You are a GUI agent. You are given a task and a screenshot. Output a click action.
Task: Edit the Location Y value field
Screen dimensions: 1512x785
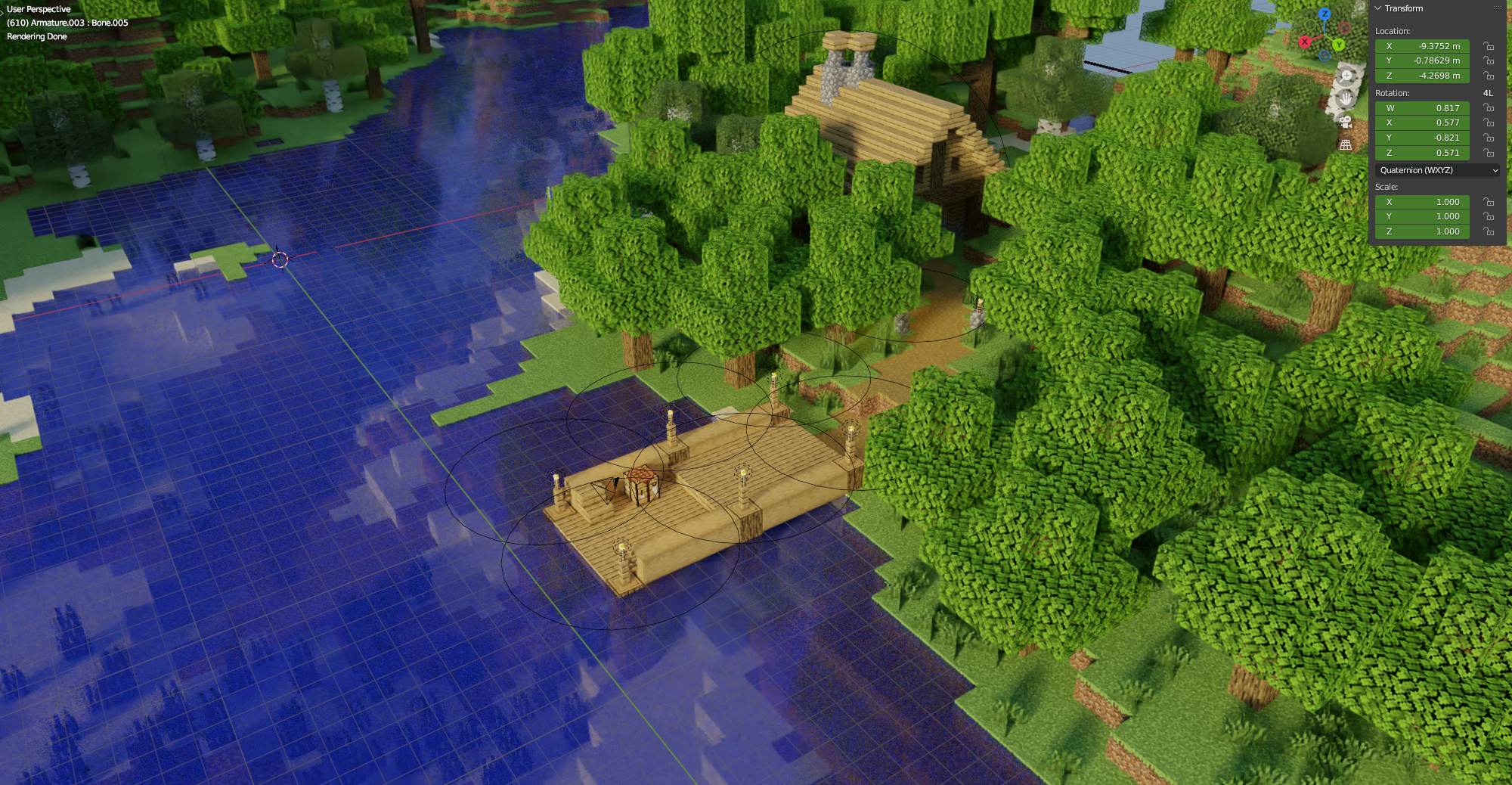click(1422, 61)
